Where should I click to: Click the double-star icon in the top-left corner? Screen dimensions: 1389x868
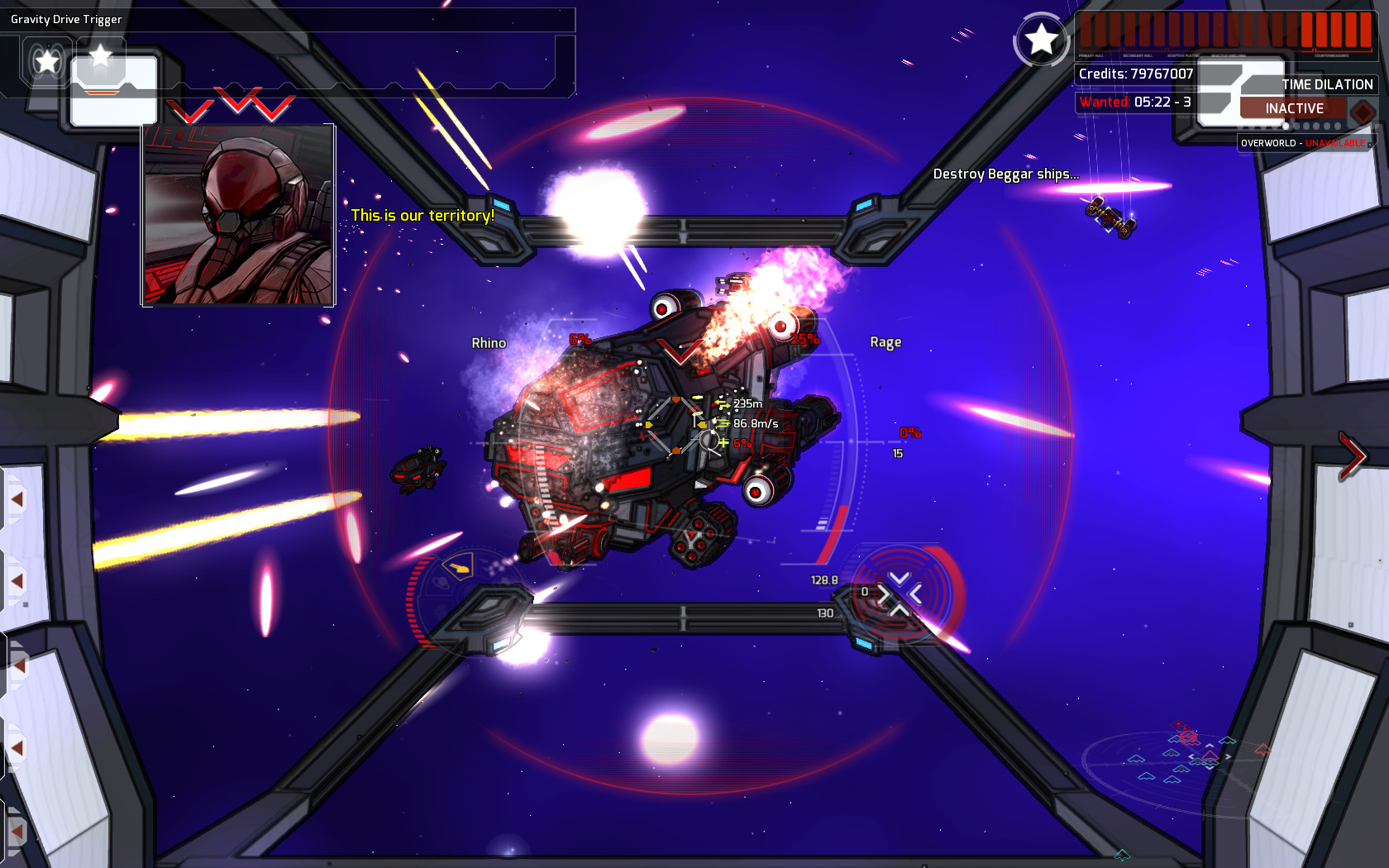pyautogui.click(x=46, y=60)
